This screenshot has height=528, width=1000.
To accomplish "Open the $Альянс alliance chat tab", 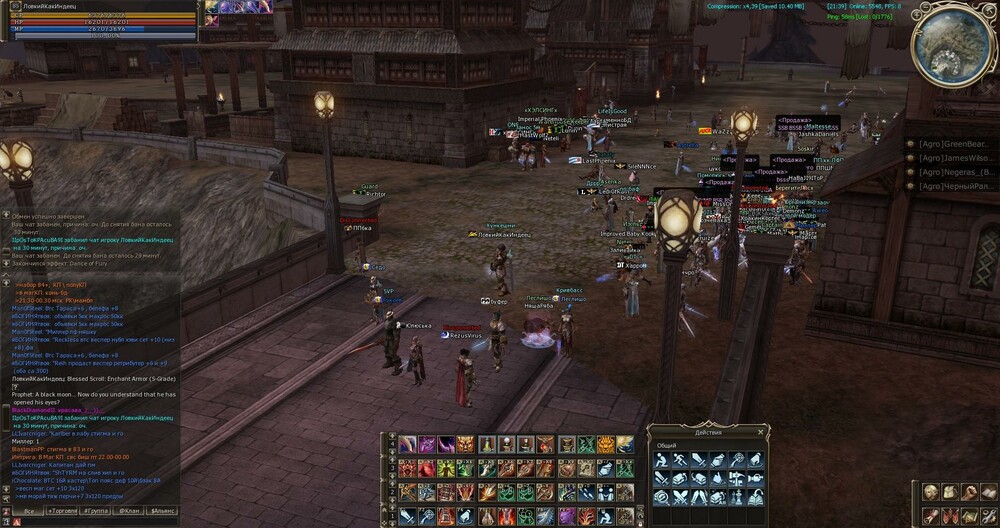I will click(162, 511).
